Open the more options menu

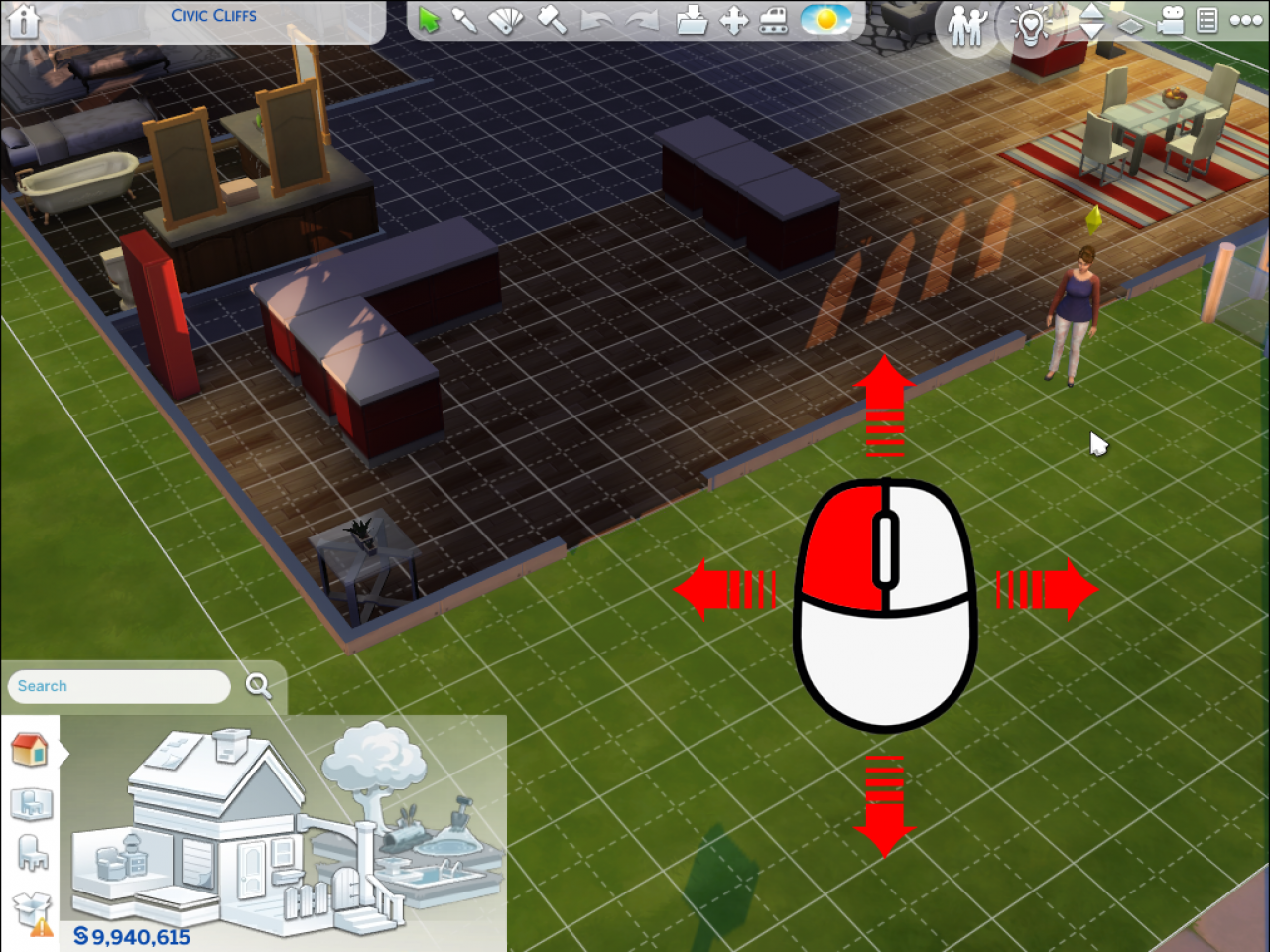click(1246, 20)
